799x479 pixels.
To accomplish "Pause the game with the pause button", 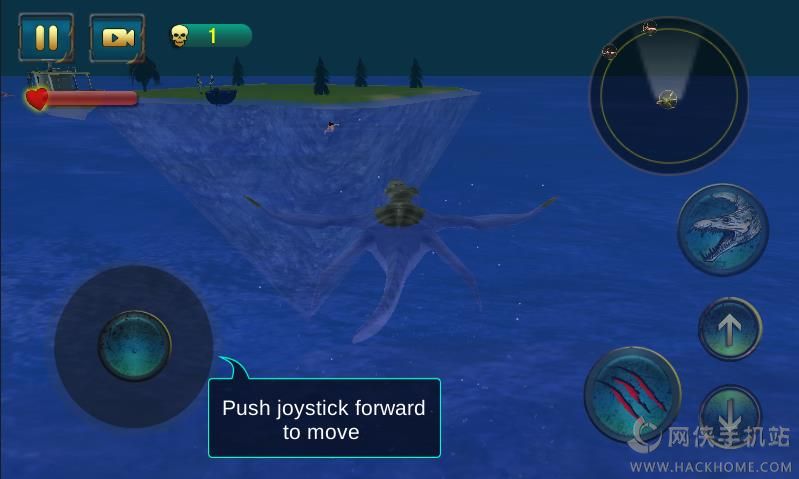I will (46, 37).
